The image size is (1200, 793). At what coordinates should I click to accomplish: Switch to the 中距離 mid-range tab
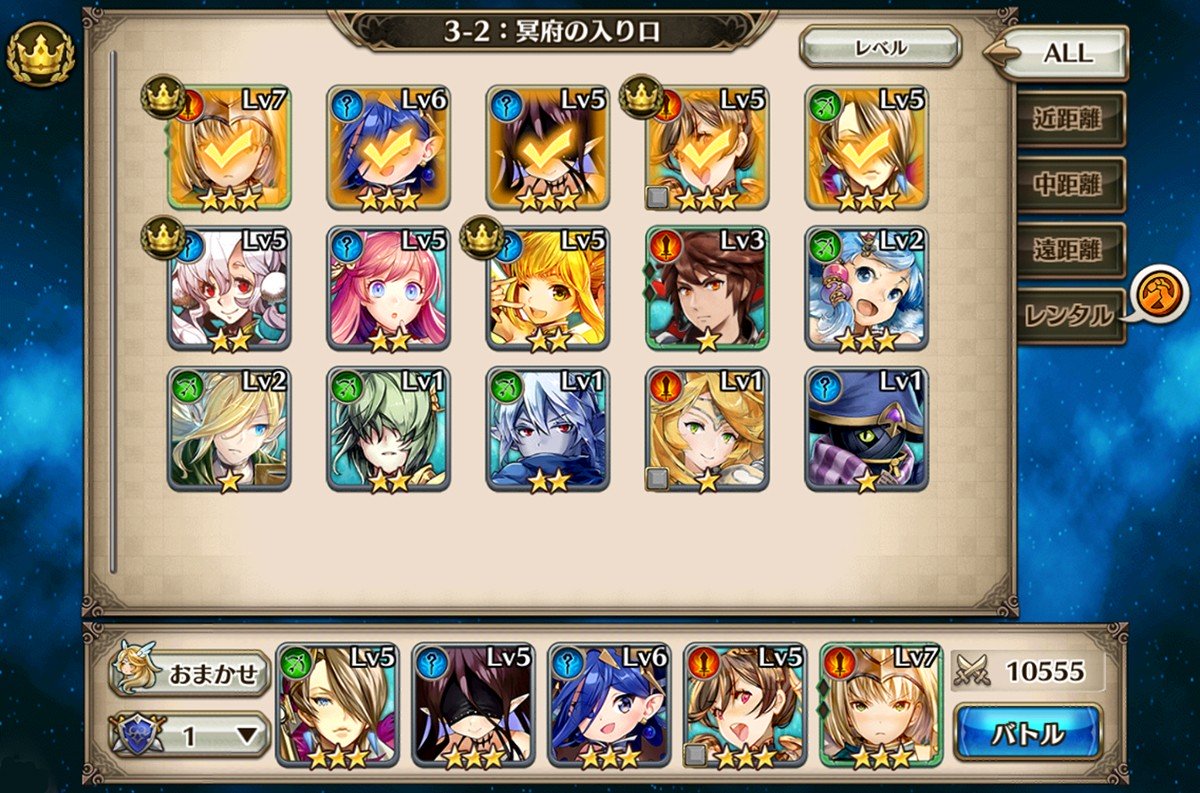pos(1069,185)
